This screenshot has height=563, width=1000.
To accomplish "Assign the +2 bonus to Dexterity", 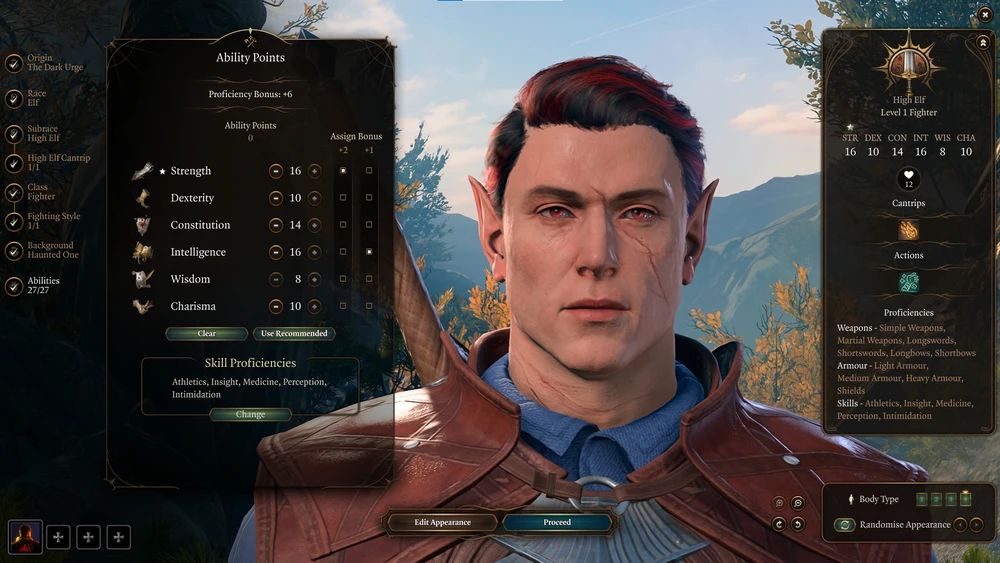I will pyautogui.click(x=343, y=198).
